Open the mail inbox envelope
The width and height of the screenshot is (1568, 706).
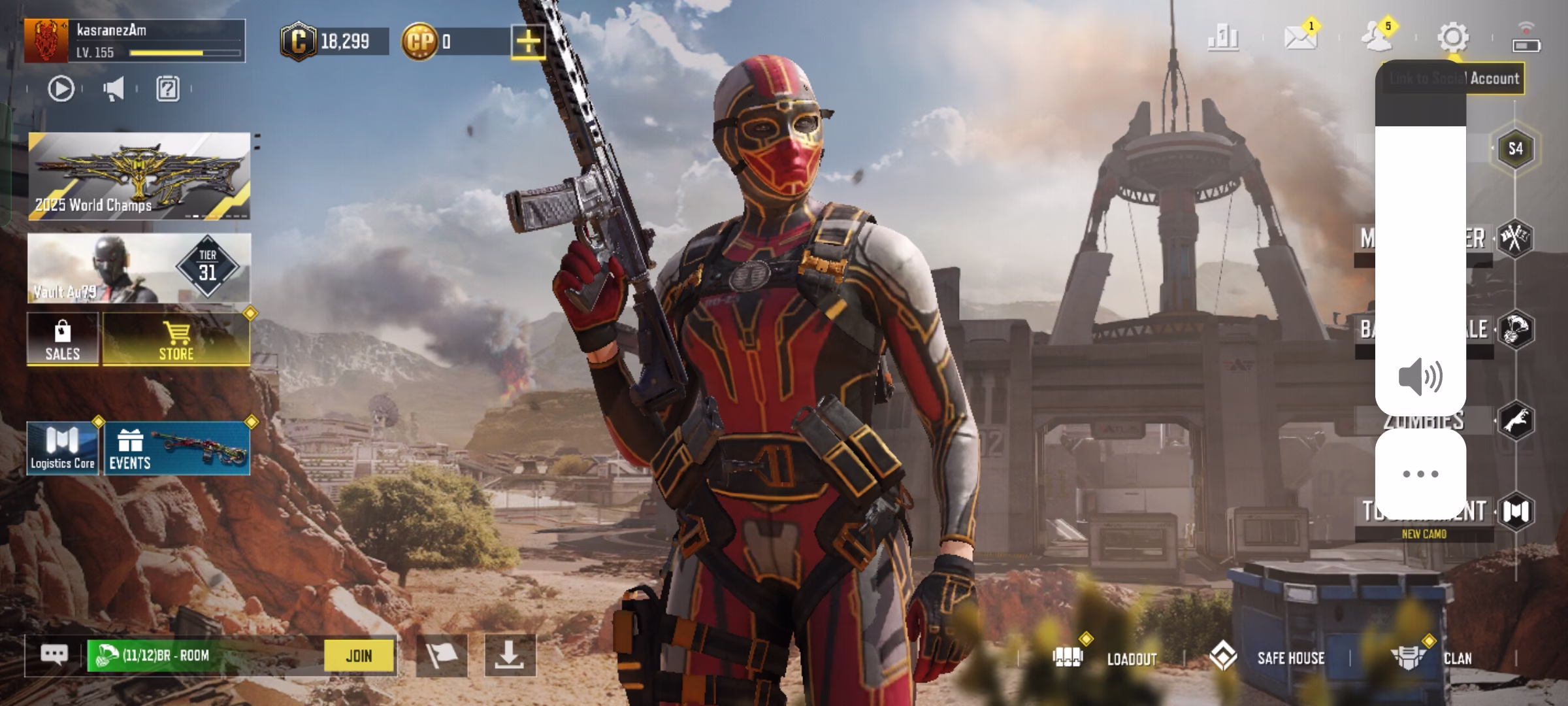pos(1300,37)
